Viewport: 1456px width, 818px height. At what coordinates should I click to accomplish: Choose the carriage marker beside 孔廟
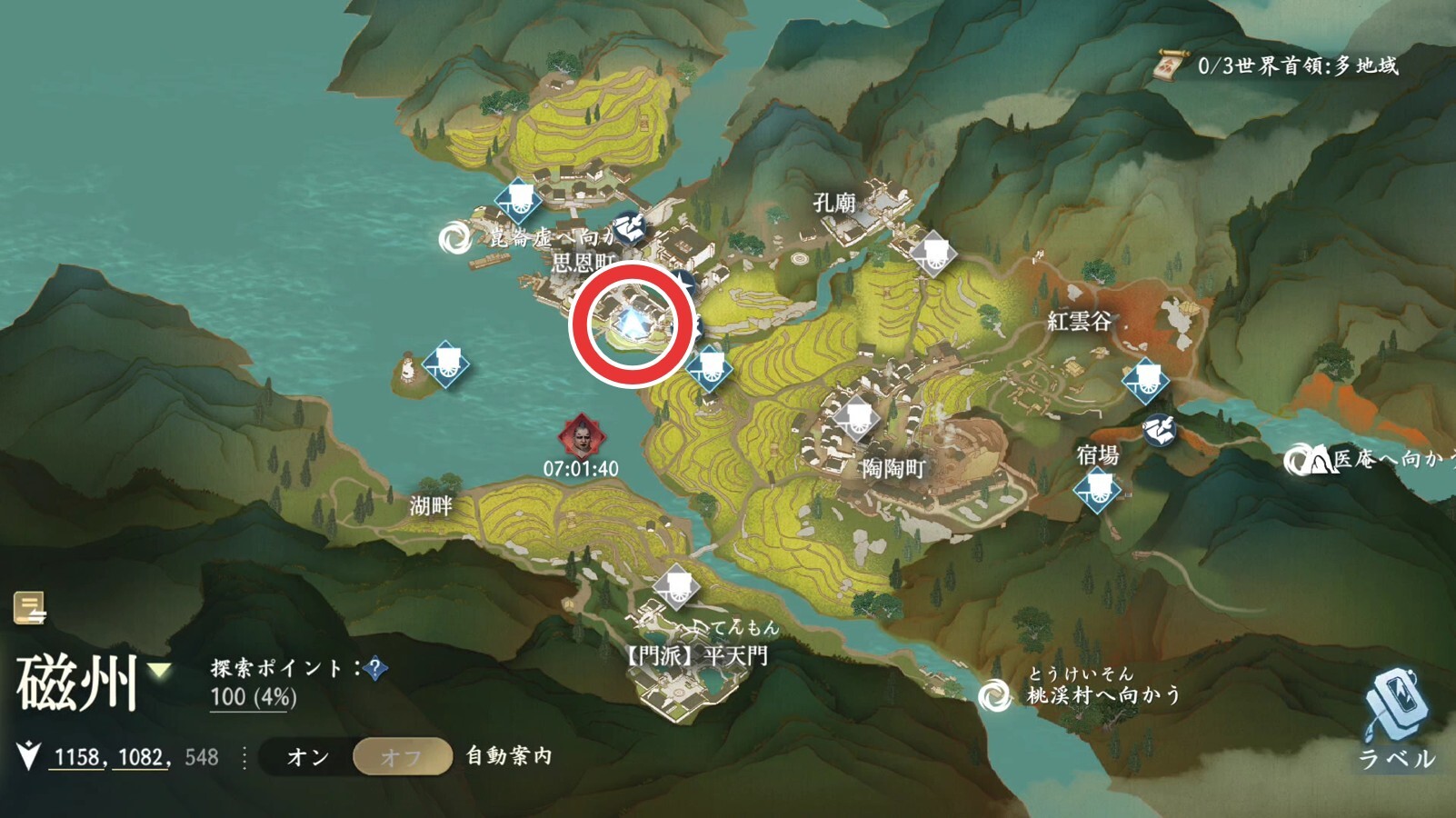[933, 253]
